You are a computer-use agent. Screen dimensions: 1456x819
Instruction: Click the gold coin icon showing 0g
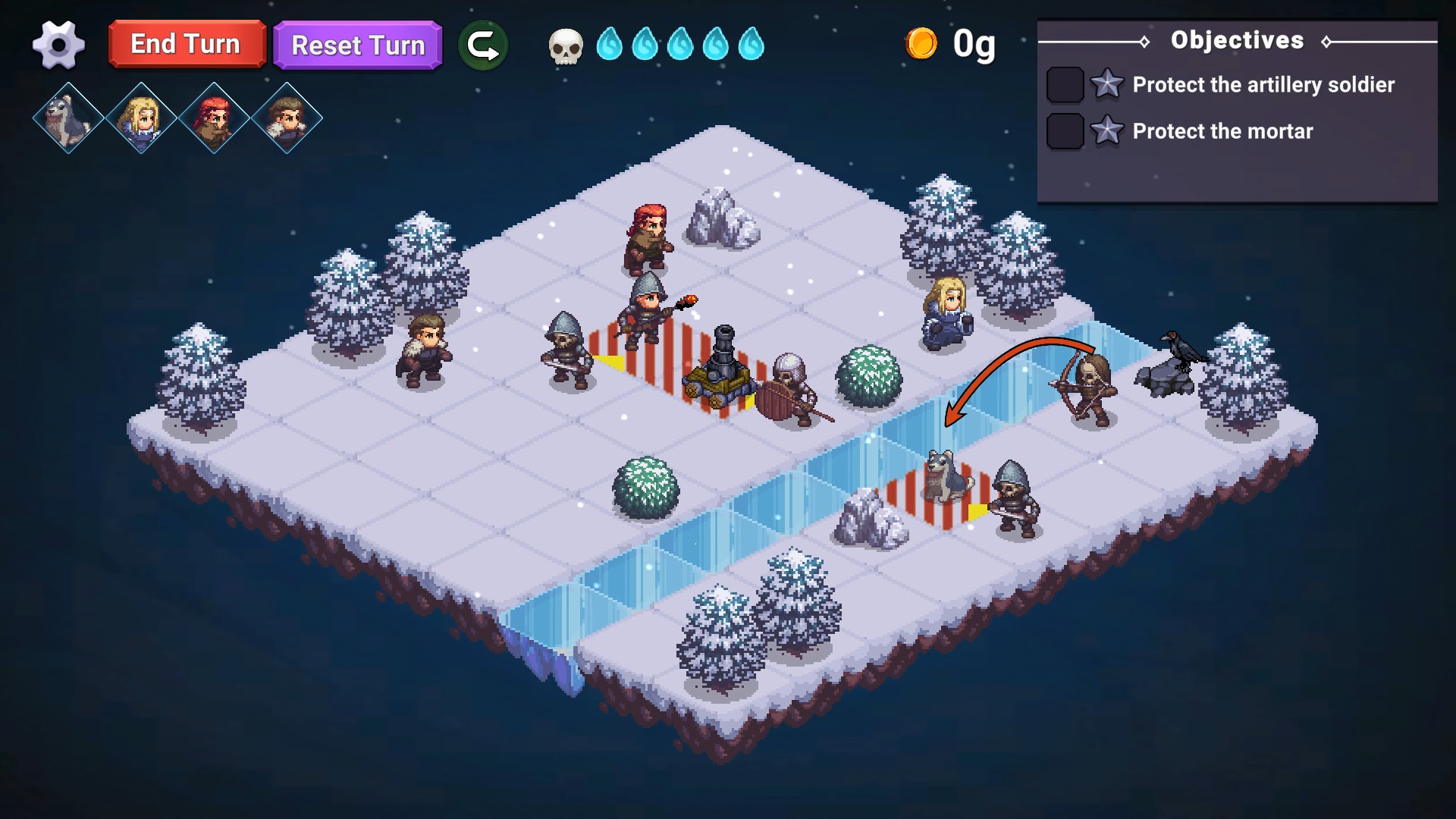922,44
